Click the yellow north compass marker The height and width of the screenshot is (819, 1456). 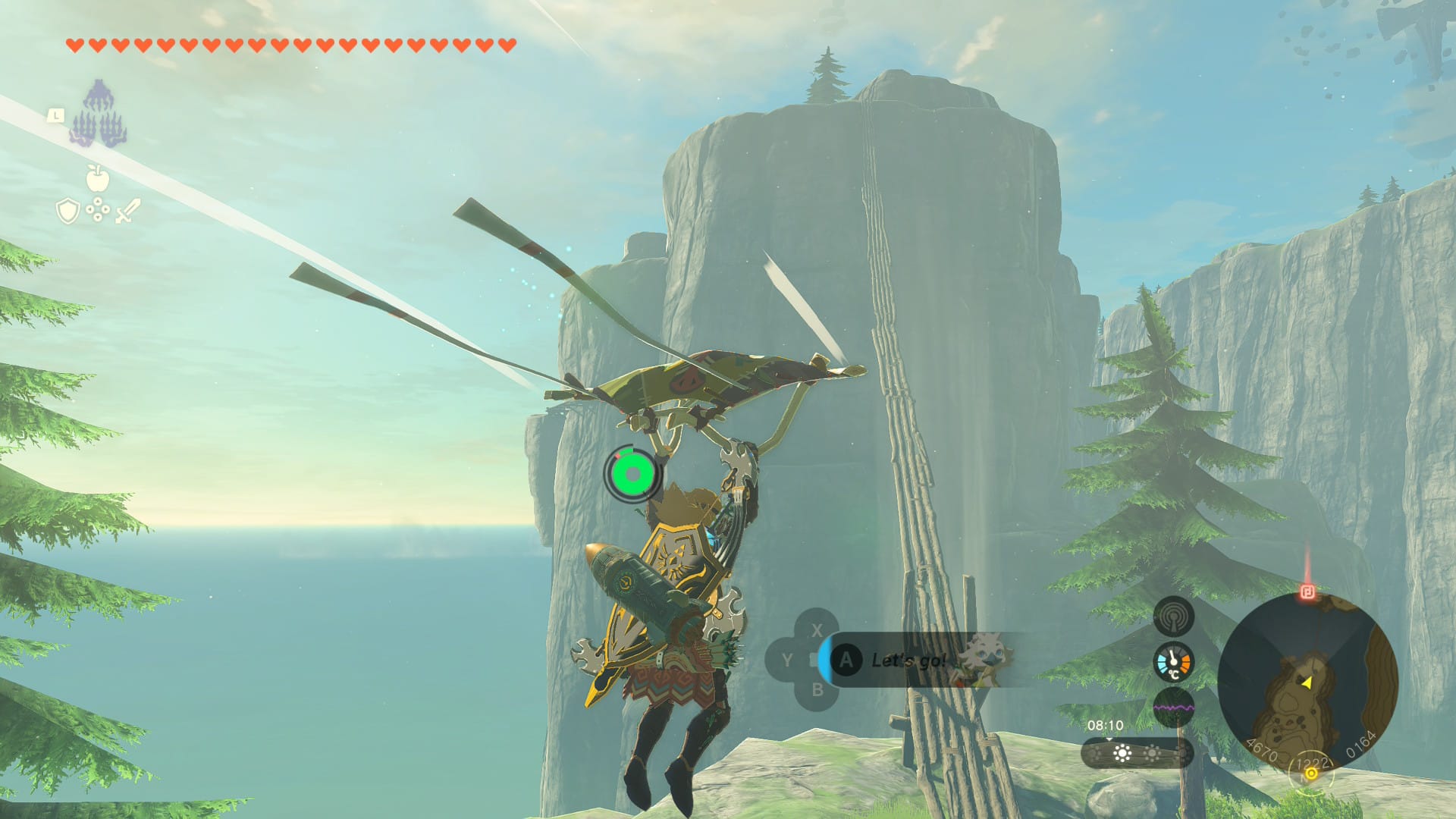(1310, 773)
